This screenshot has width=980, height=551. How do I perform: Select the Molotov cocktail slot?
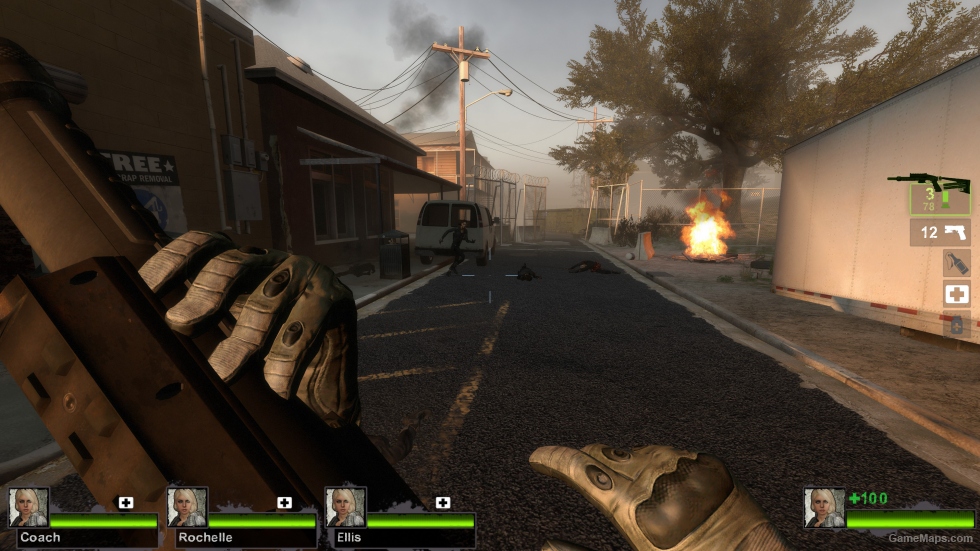[x=957, y=263]
